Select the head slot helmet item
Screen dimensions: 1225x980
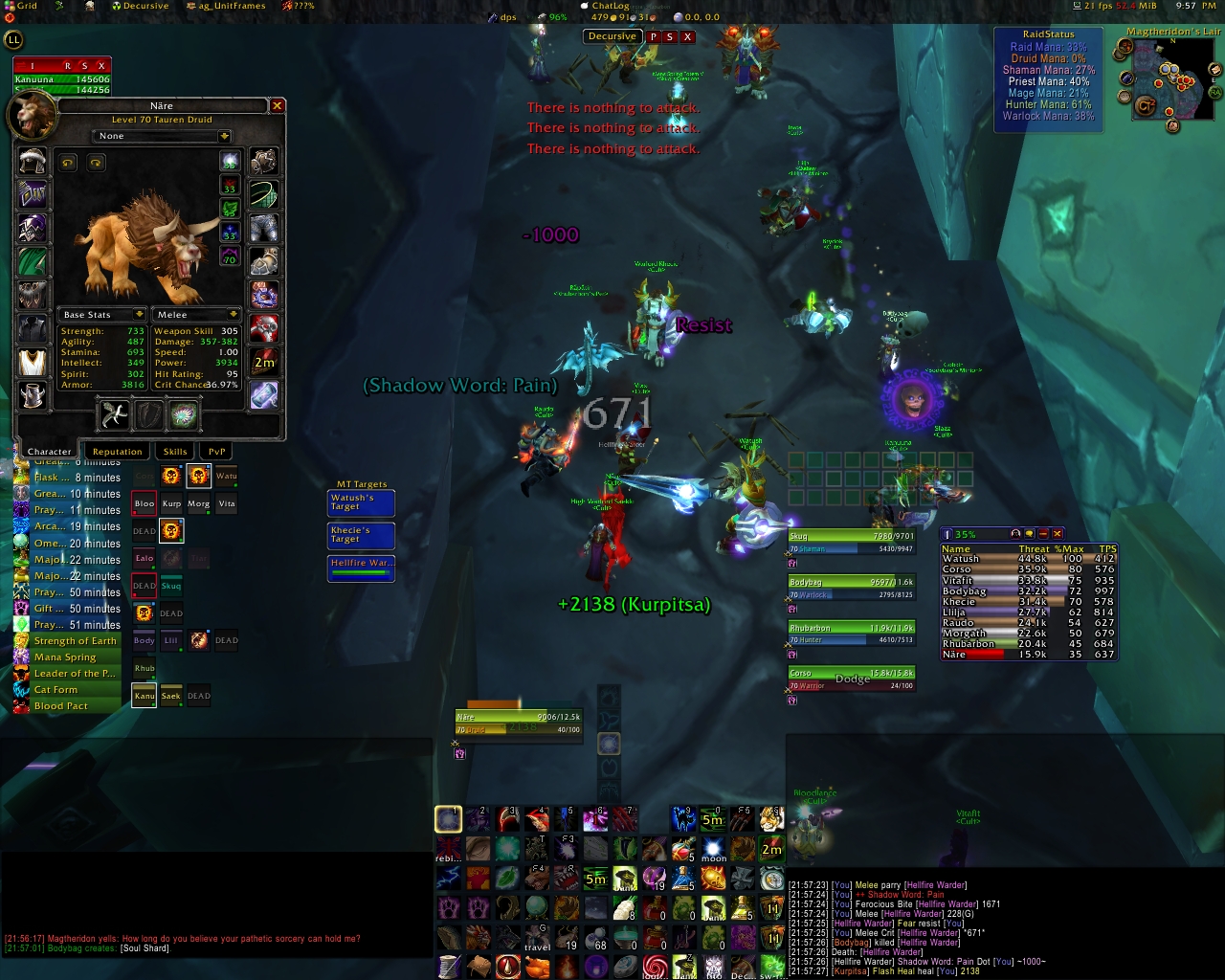coord(33,161)
